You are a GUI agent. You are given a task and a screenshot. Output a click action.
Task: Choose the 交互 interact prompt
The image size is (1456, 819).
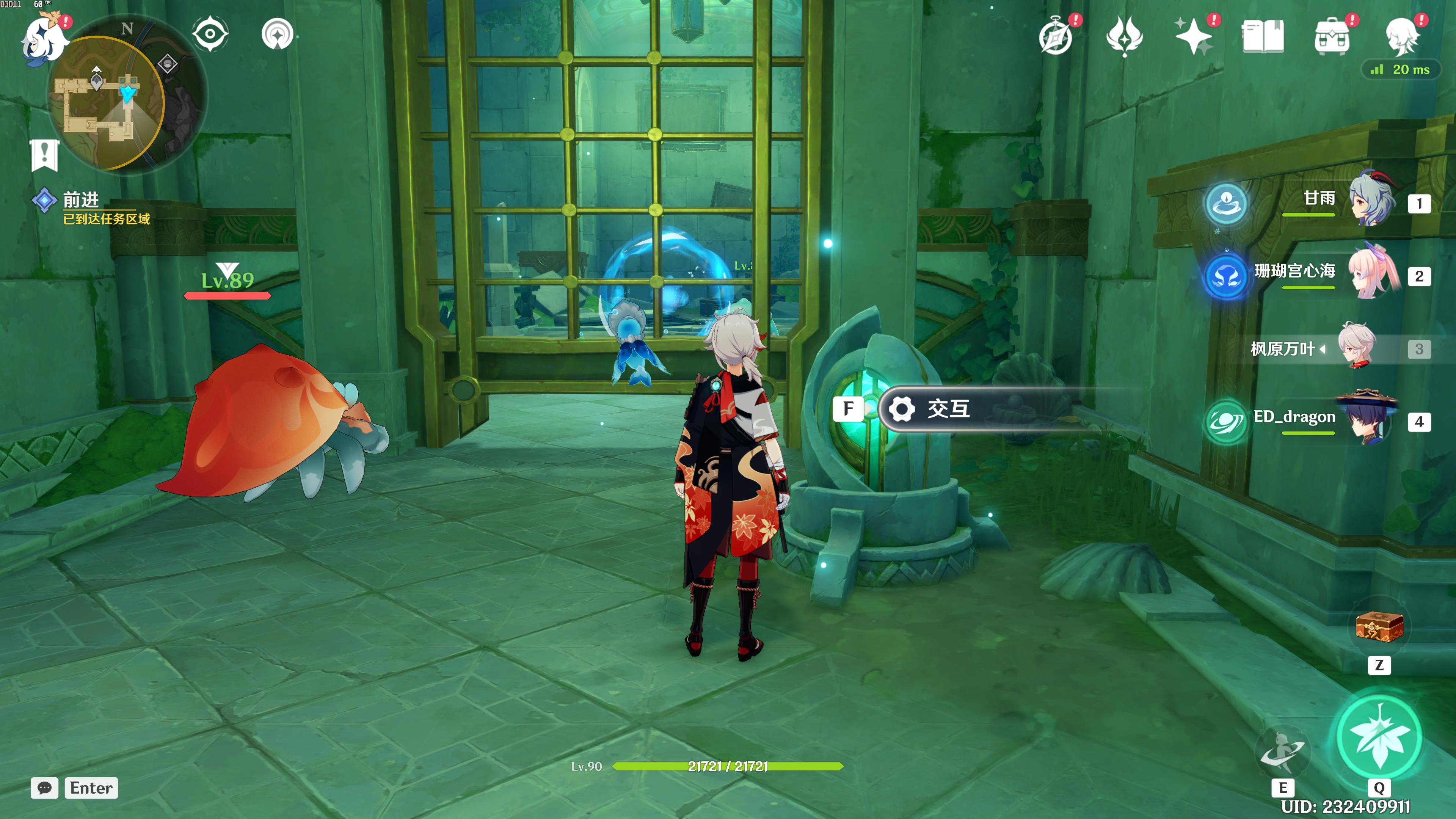(947, 409)
